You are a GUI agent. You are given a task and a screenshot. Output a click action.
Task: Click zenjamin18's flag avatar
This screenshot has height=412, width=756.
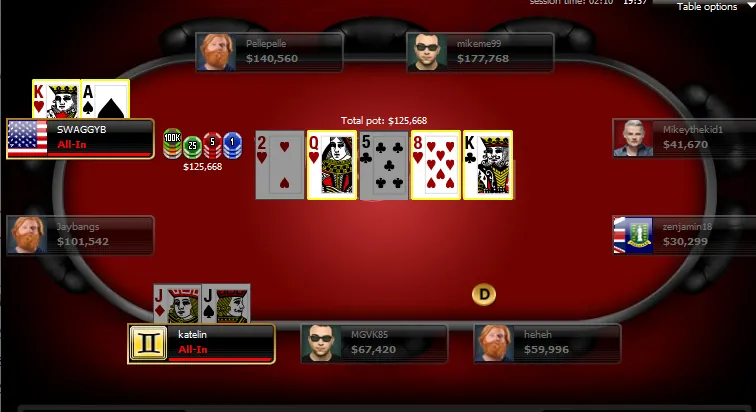pos(633,235)
